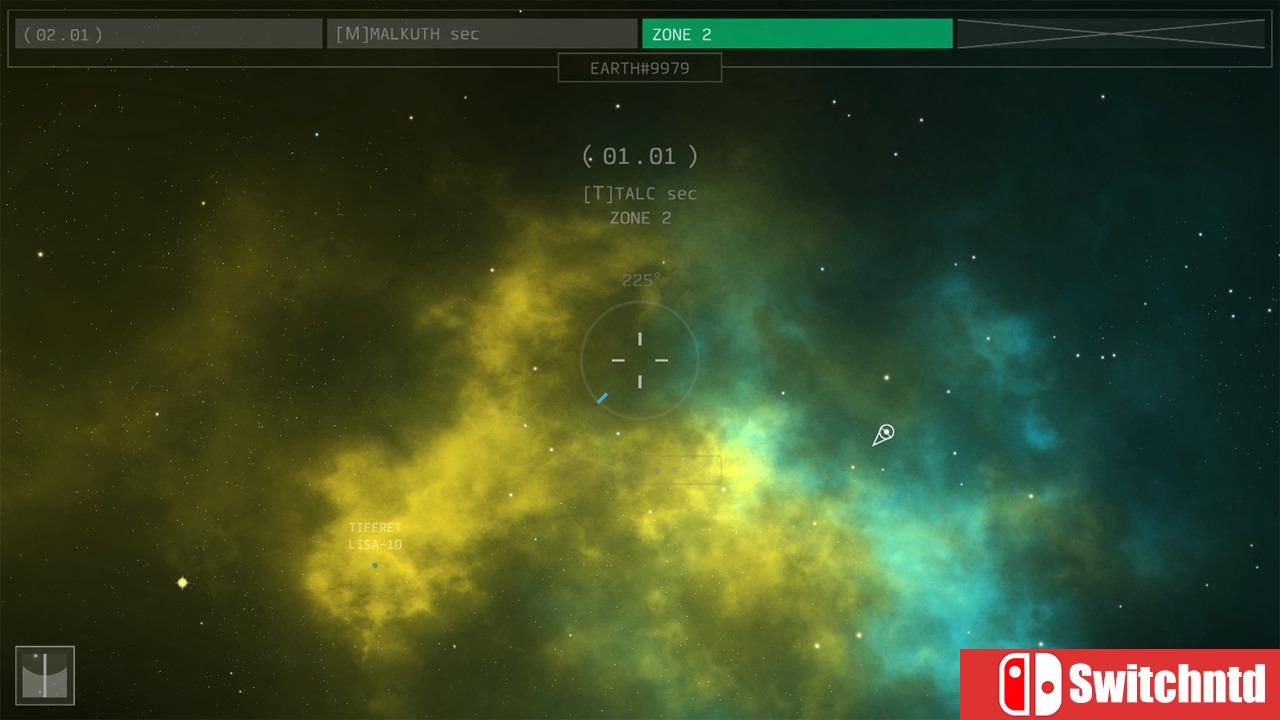Select the ship cursor arrow icon

point(883,434)
